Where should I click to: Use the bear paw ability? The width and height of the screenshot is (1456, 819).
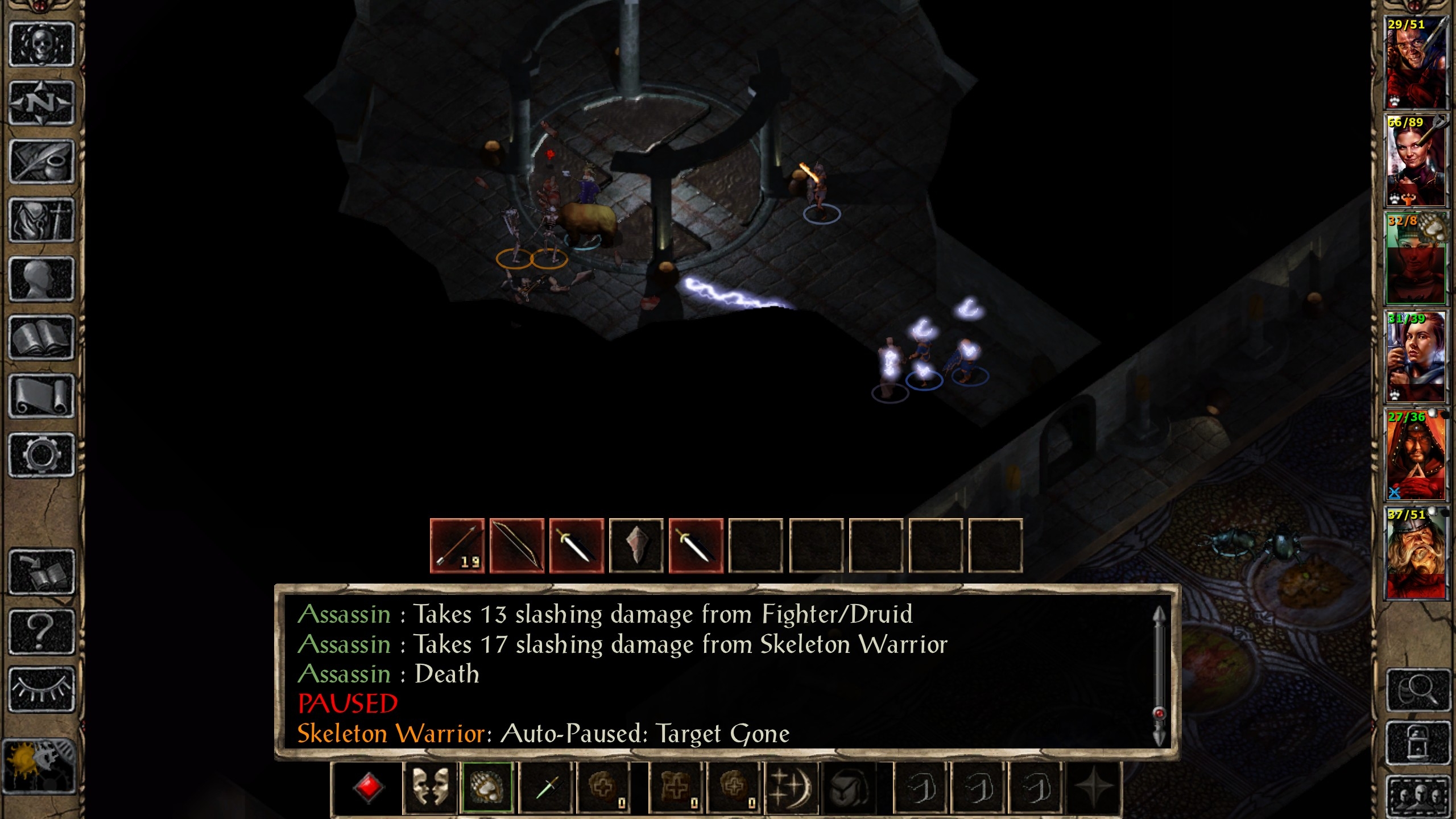point(487,788)
